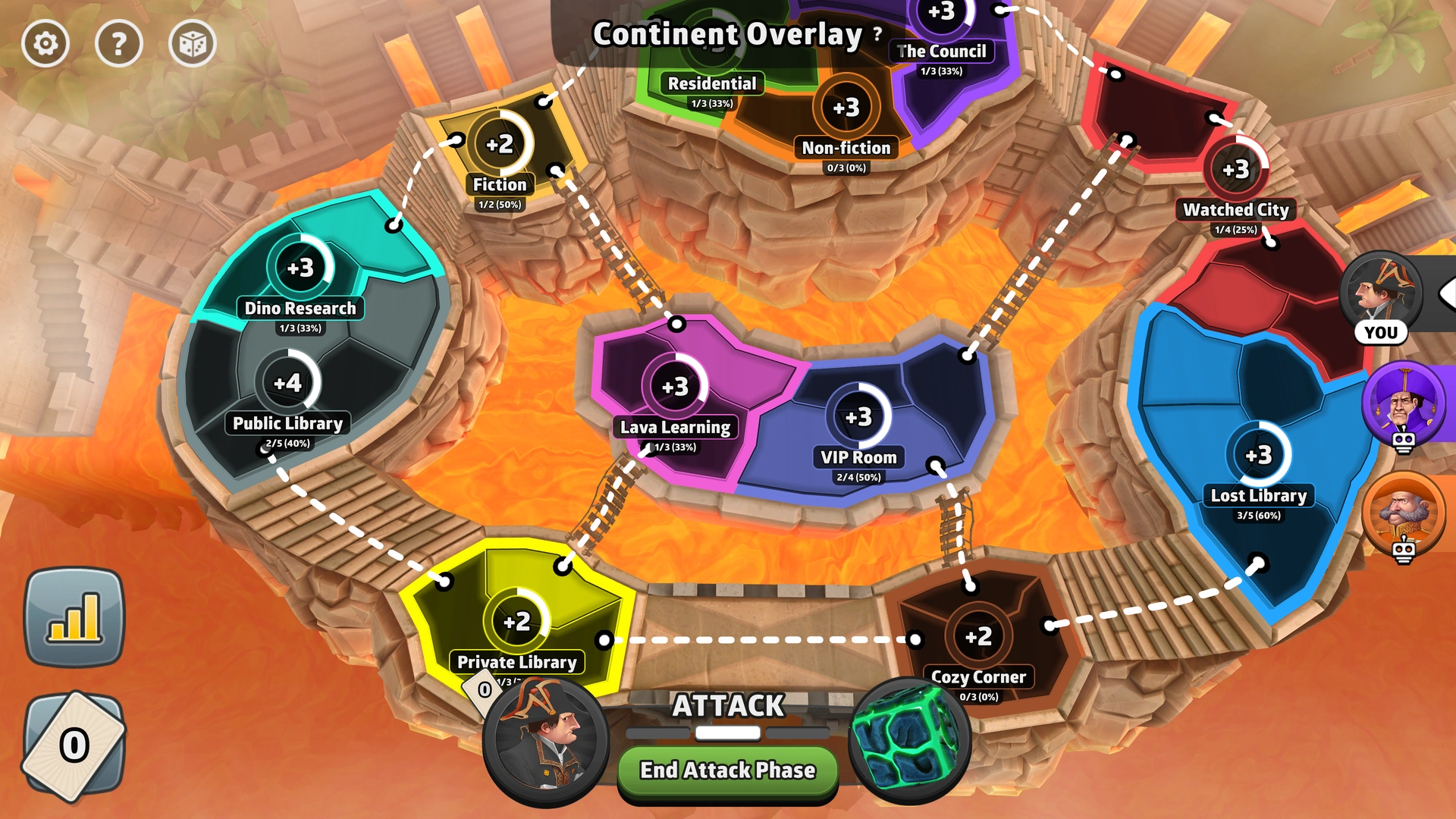Open the help question mark icon
Screen dimensions: 1456x819
click(118, 44)
